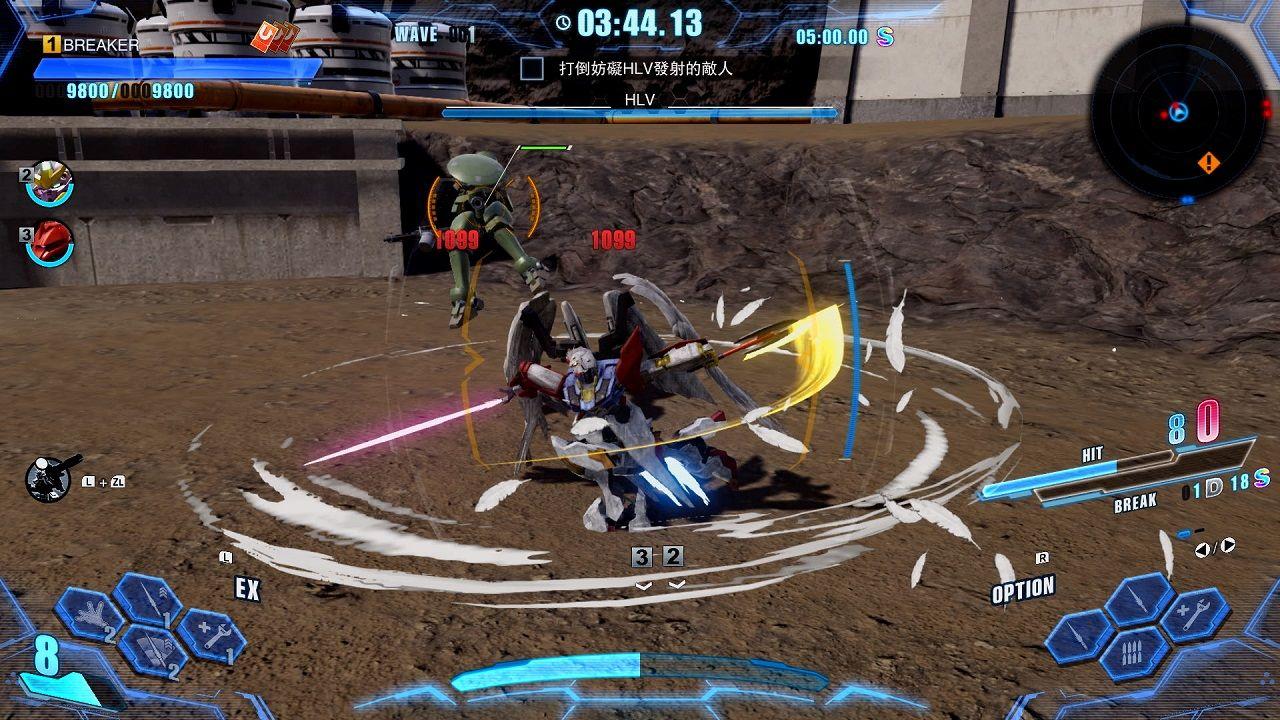
Task: Click the orange alert icon below the radar
Action: [1210, 158]
